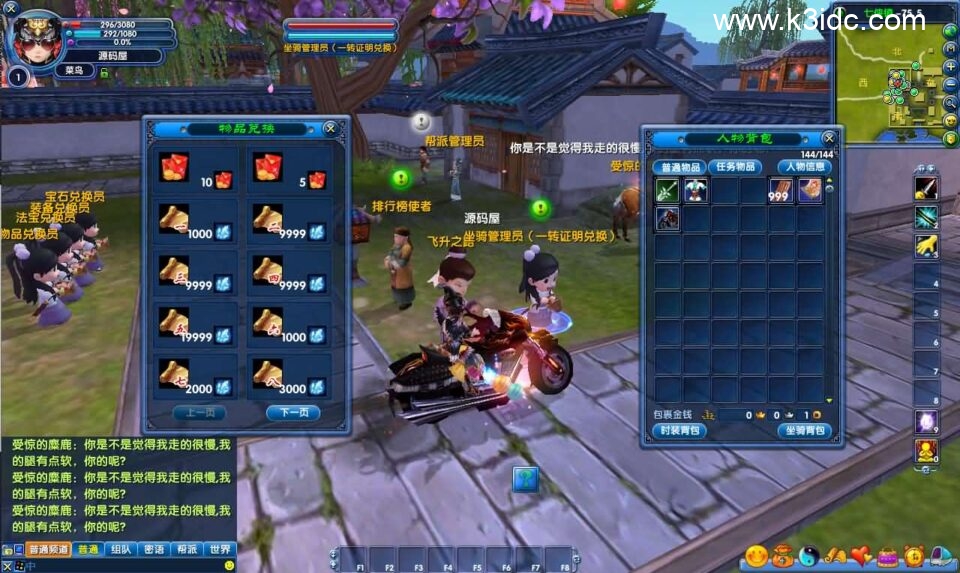Close the 物品兑换 exchange window
Screen dimensions: 960x573
click(330, 128)
